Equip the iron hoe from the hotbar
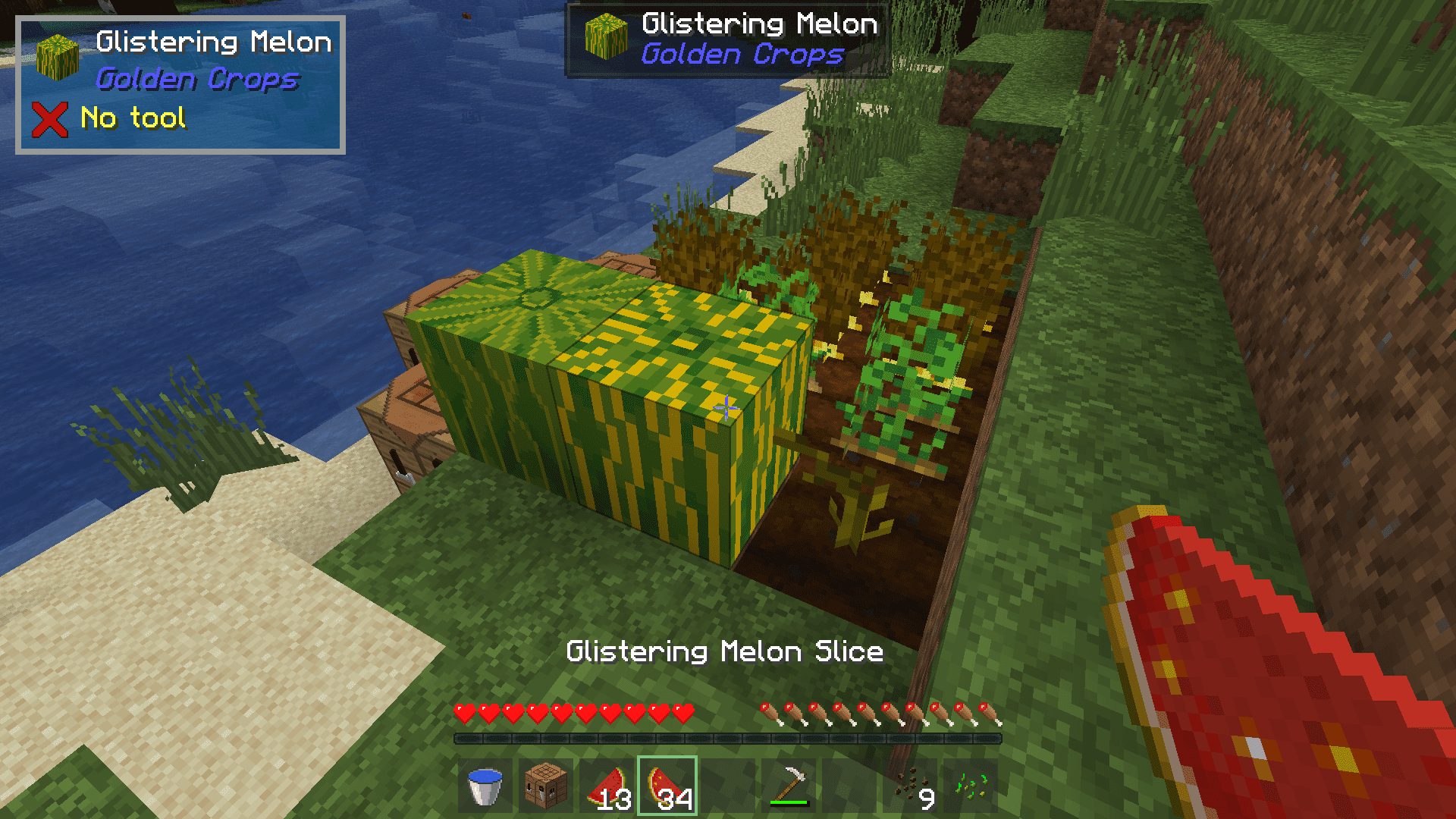The width and height of the screenshot is (1456, 819). [x=789, y=786]
